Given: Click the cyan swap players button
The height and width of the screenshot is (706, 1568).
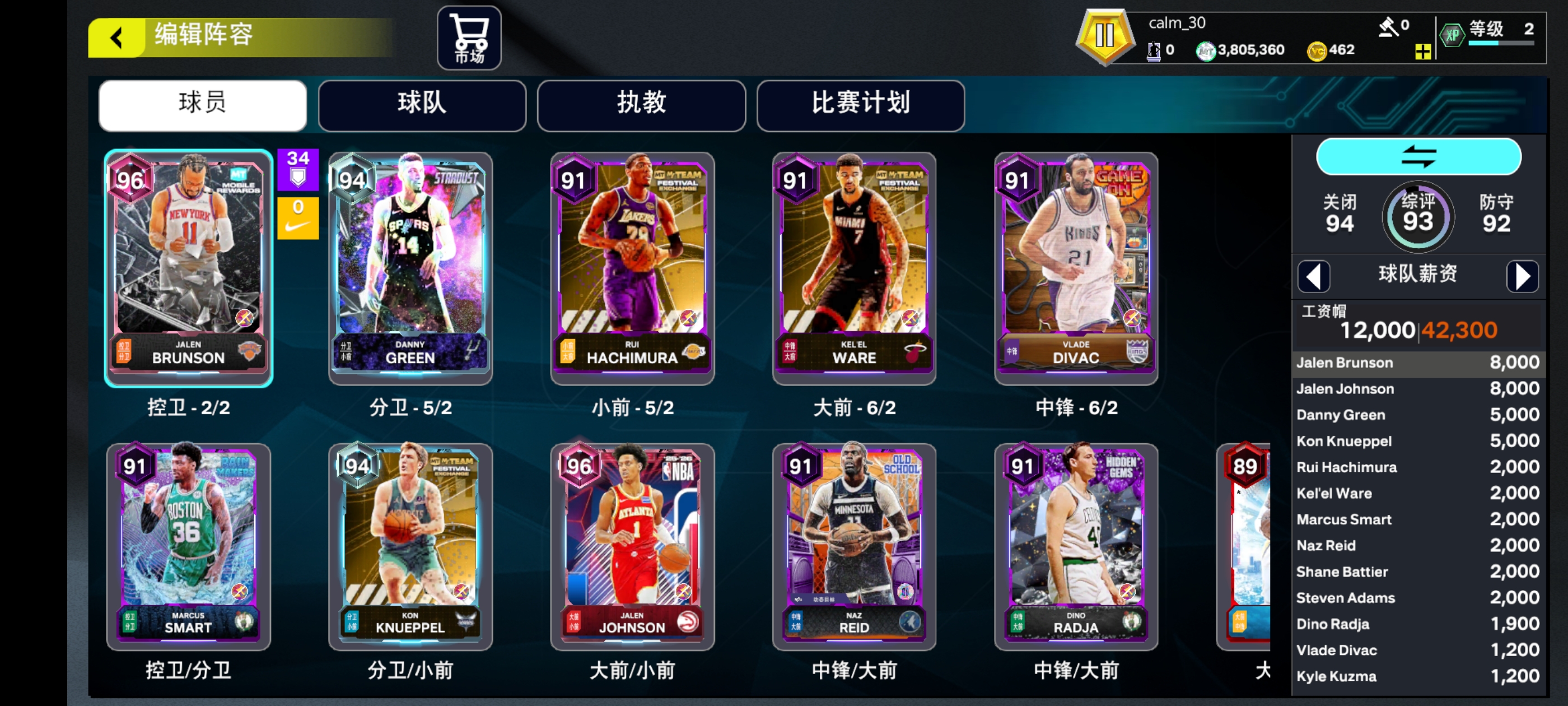Looking at the screenshot, I should click(1418, 156).
